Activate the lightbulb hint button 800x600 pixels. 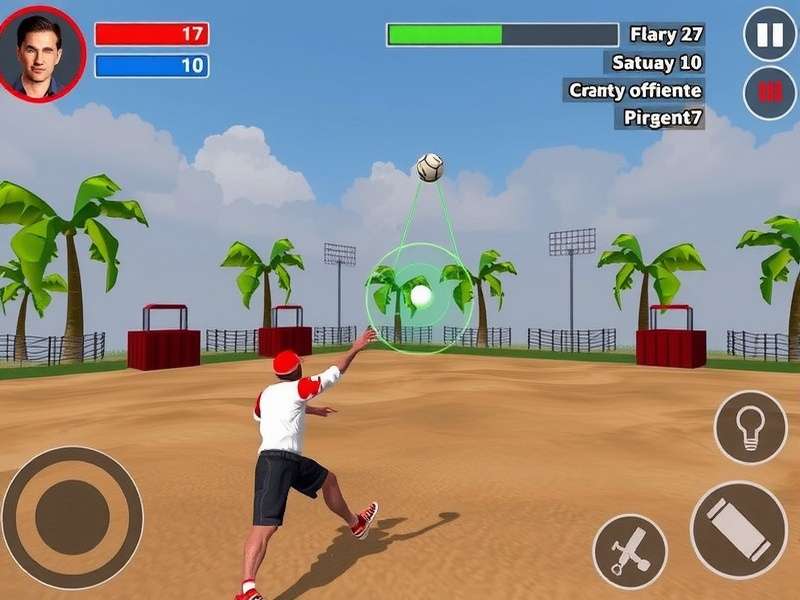pos(750,427)
